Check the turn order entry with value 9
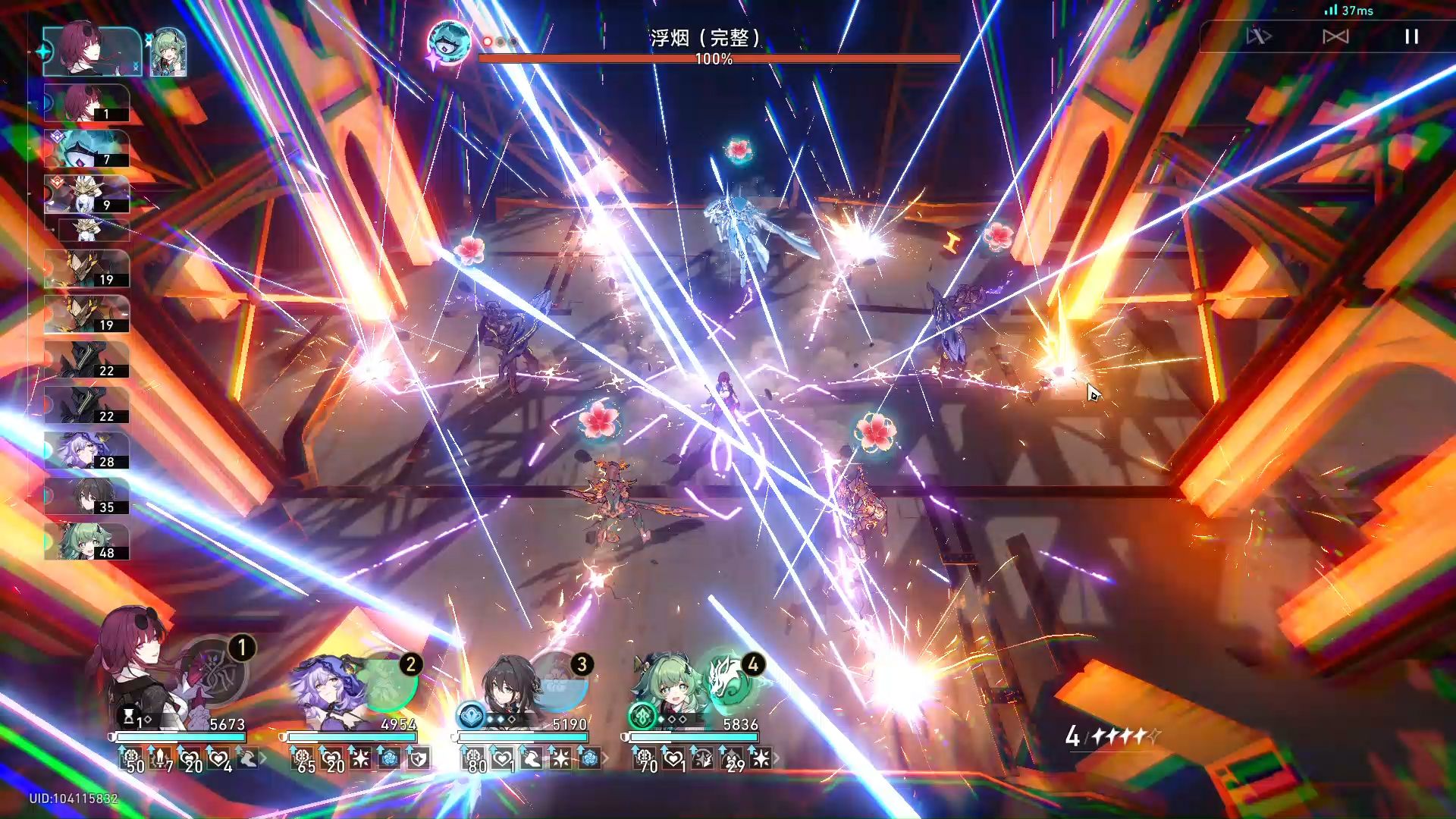1456x819 pixels. (86, 194)
